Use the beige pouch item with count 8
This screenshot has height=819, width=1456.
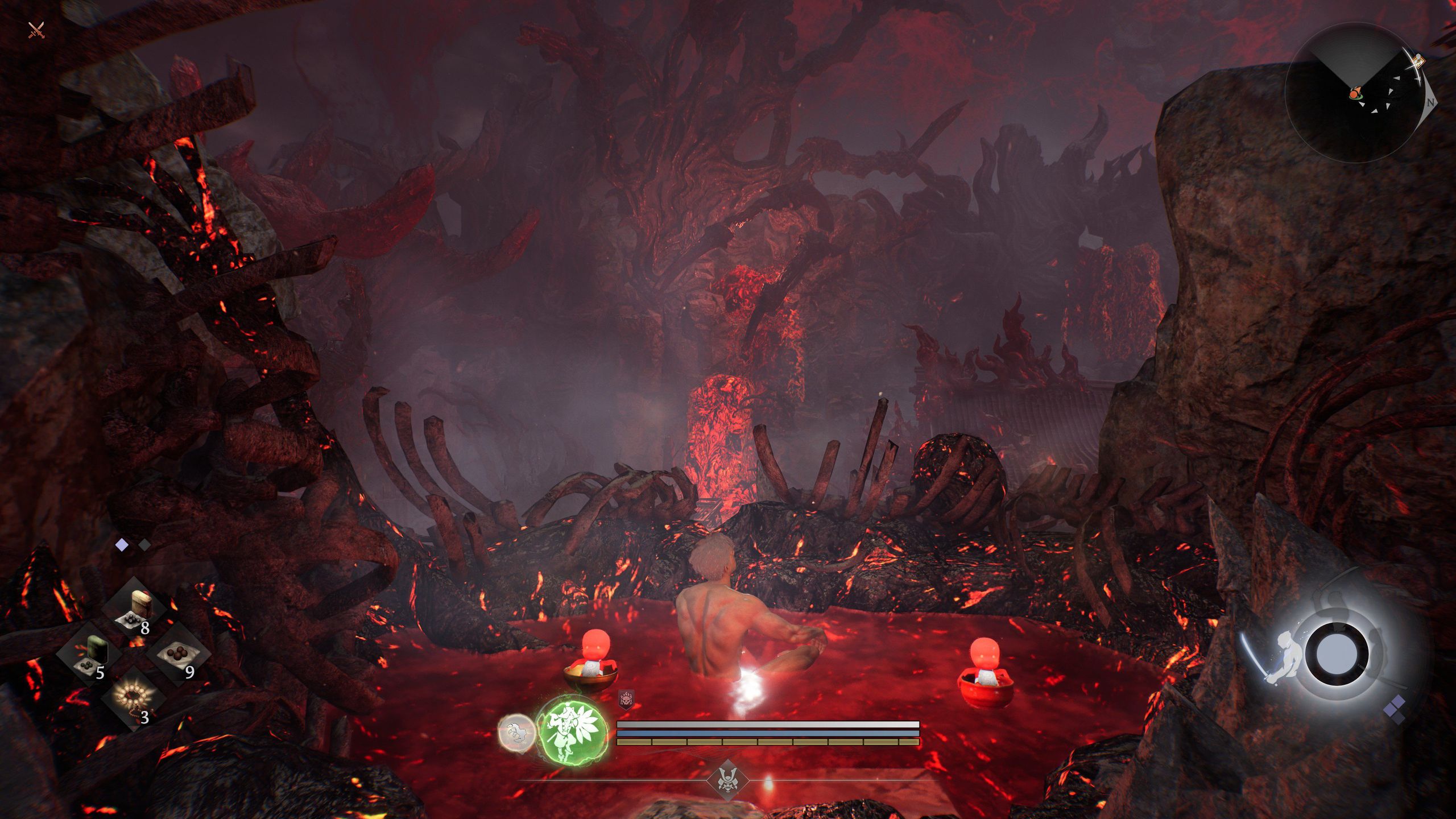point(137,609)
